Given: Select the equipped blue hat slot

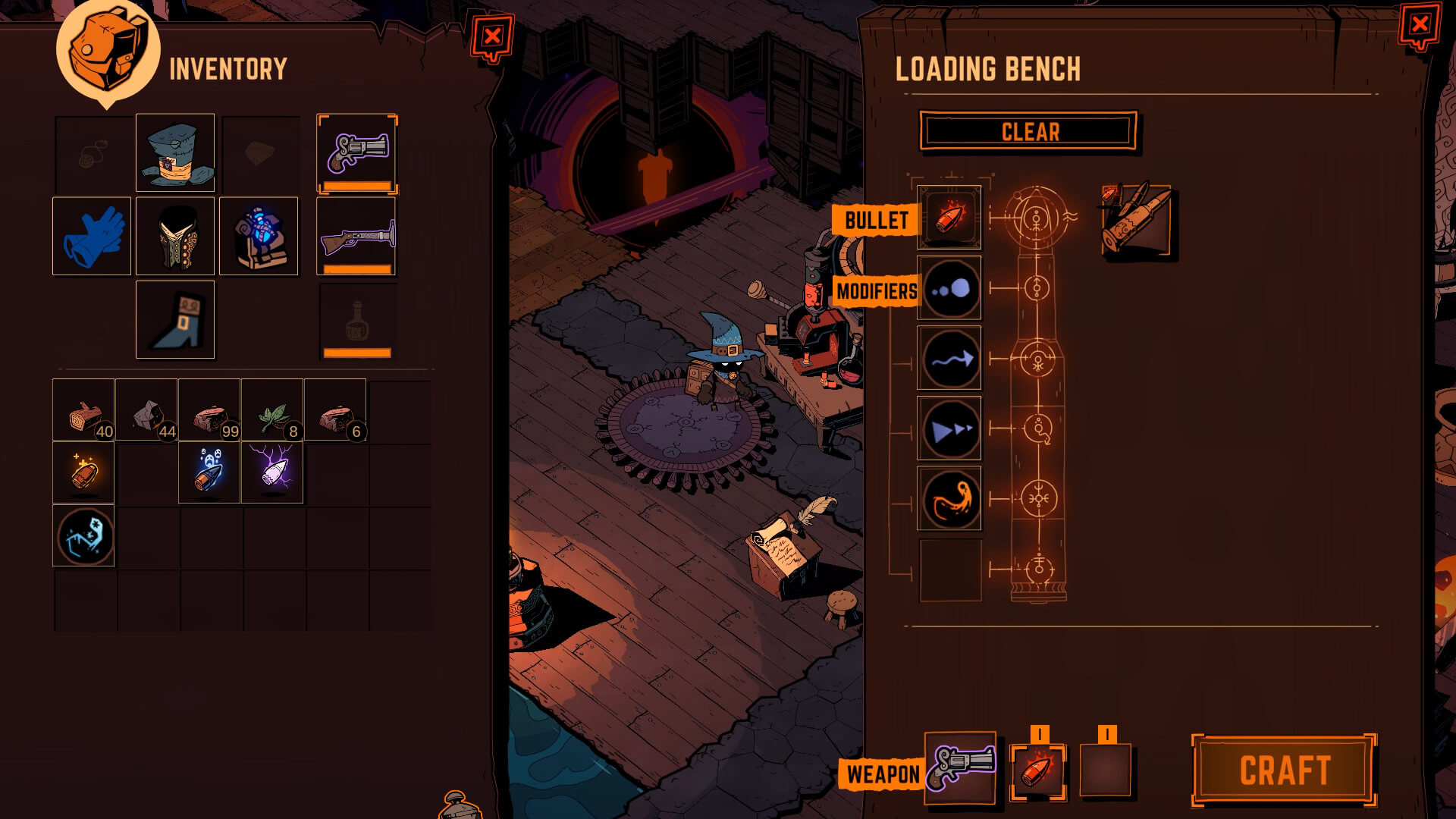Looking at the screenshot, I should pyautogui.click(x=175, y=153).
